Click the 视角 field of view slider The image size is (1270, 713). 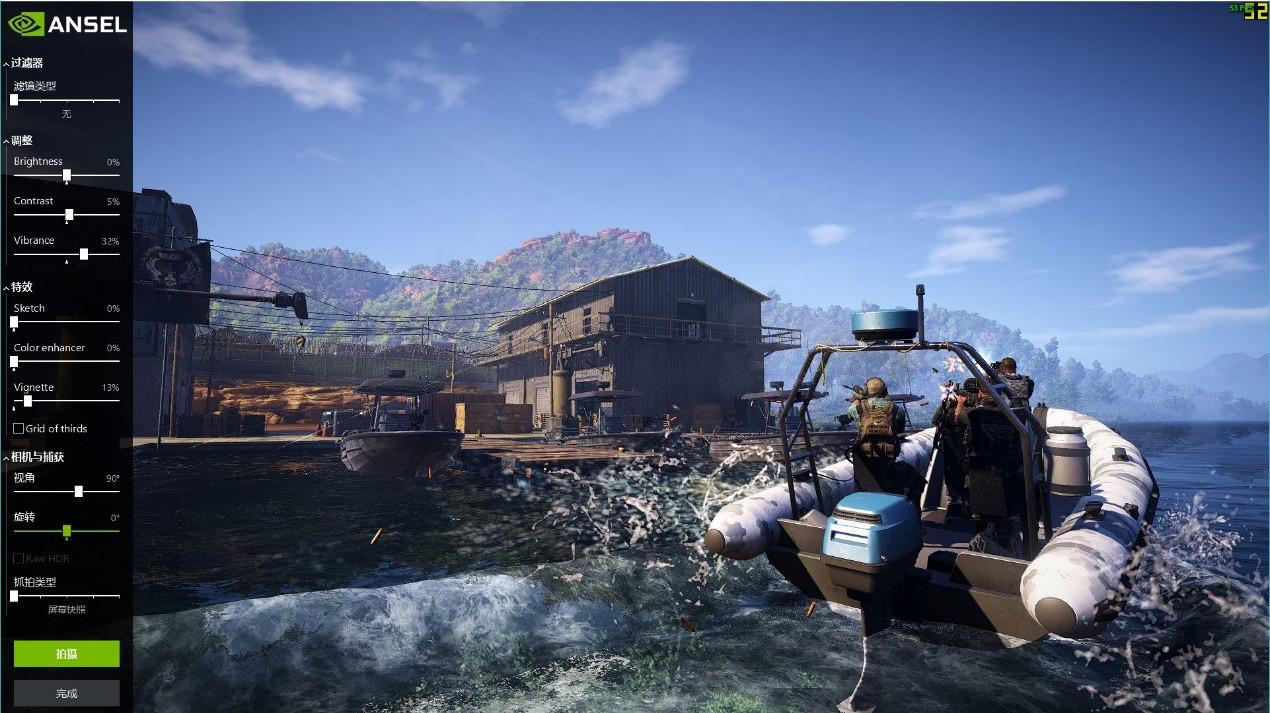[78, 491]
